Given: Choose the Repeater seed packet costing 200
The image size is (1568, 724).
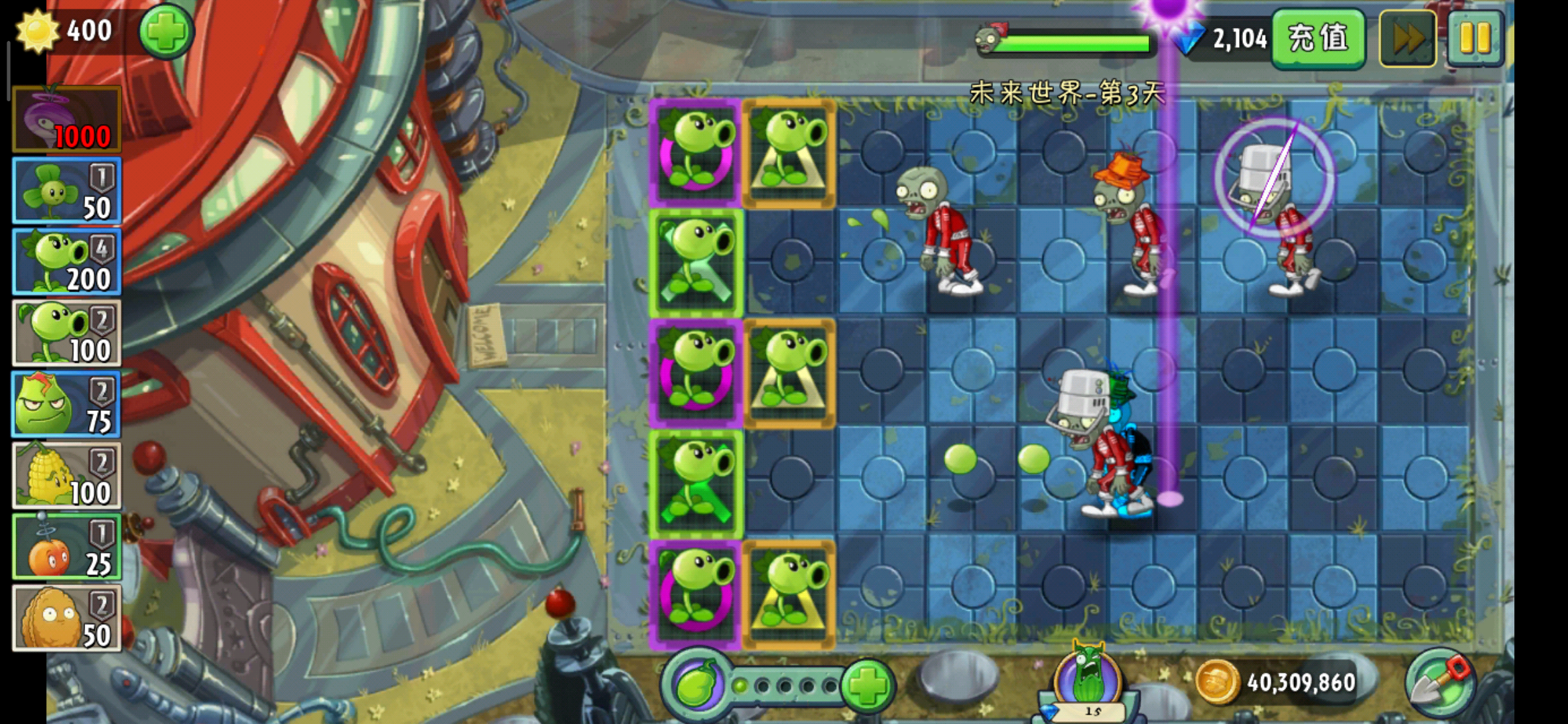Looking at the screenshot, I should tap(66, 262).
